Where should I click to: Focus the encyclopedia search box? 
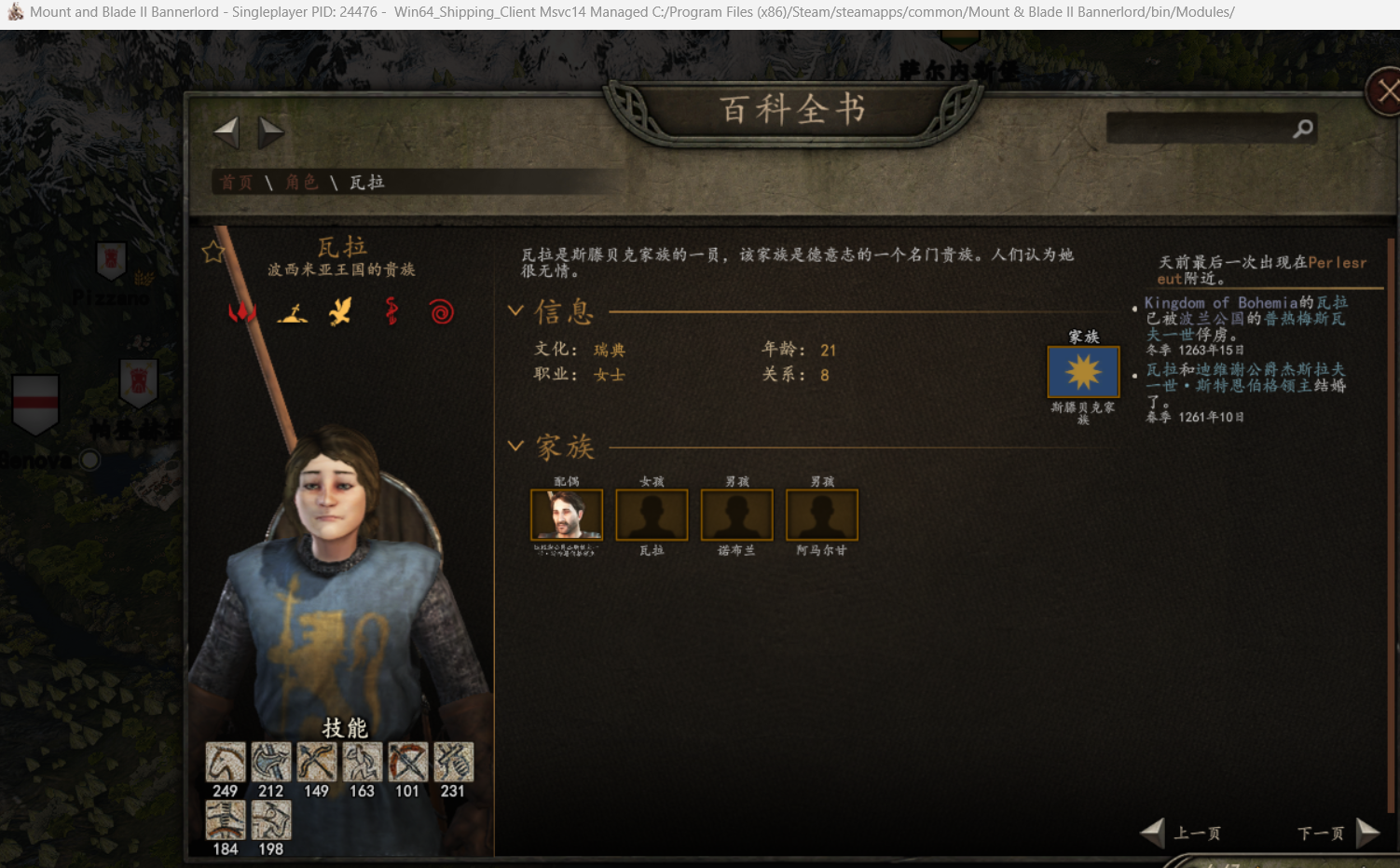[1200, 129]
